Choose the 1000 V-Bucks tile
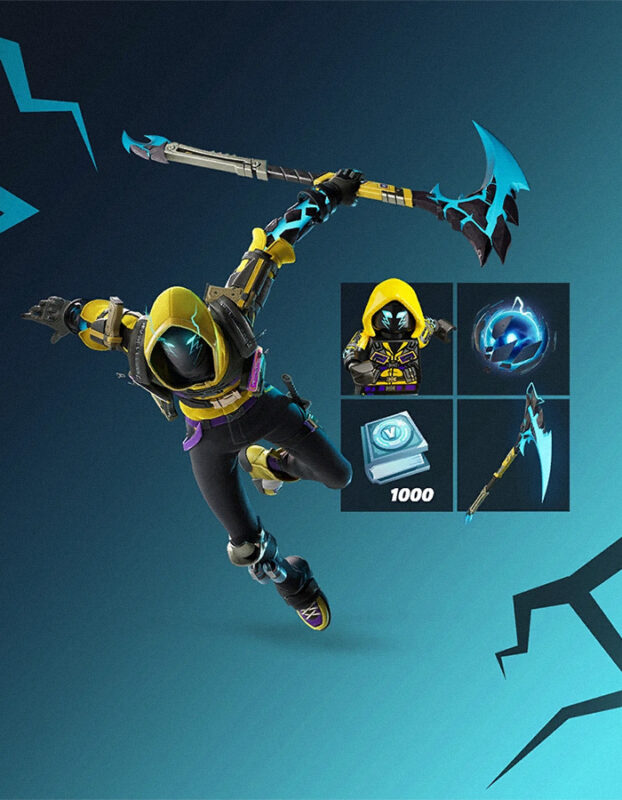 point(397,455)
